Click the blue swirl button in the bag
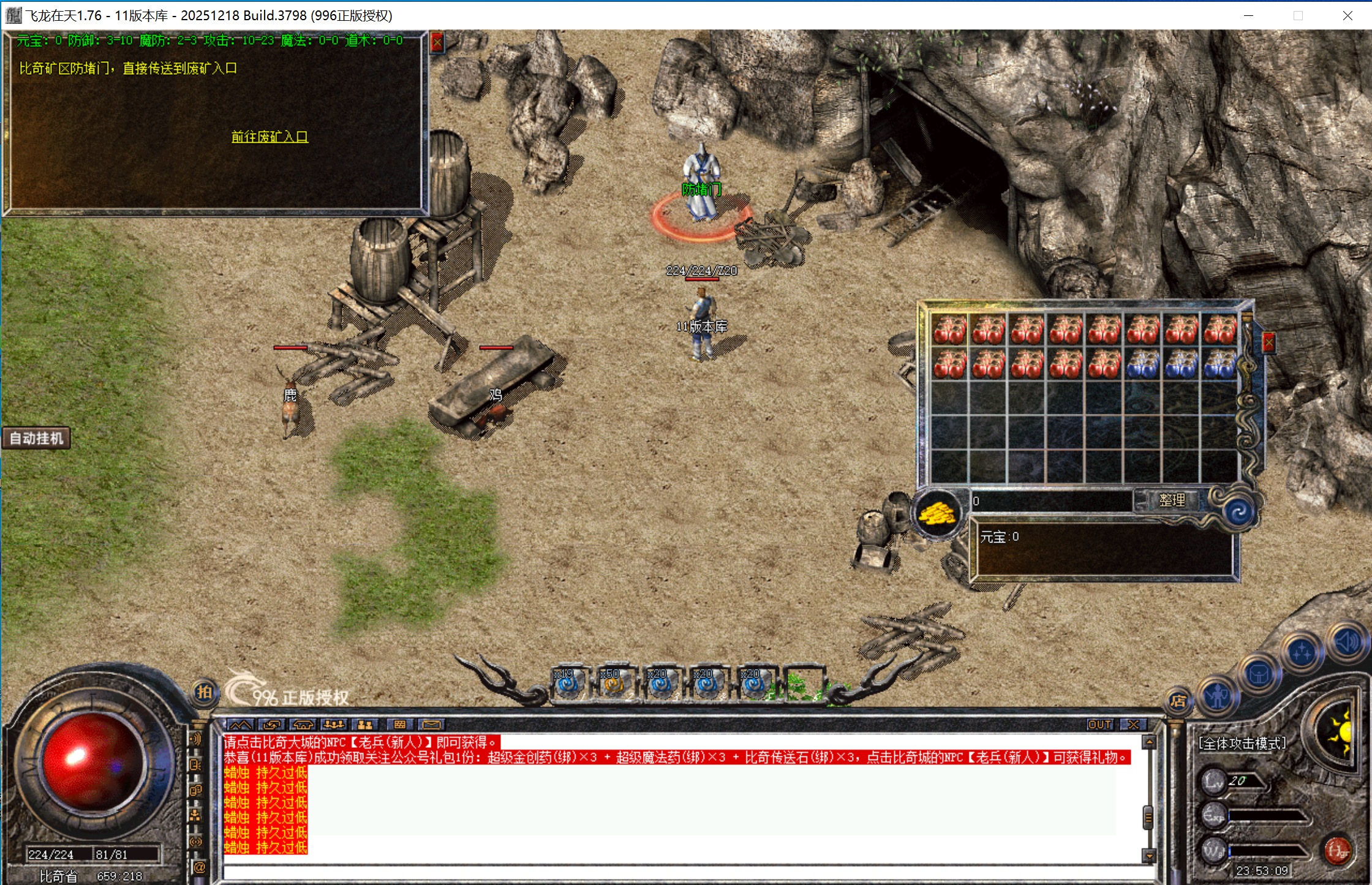This screenshot has height=885, width=1372. click(1239, 512)
